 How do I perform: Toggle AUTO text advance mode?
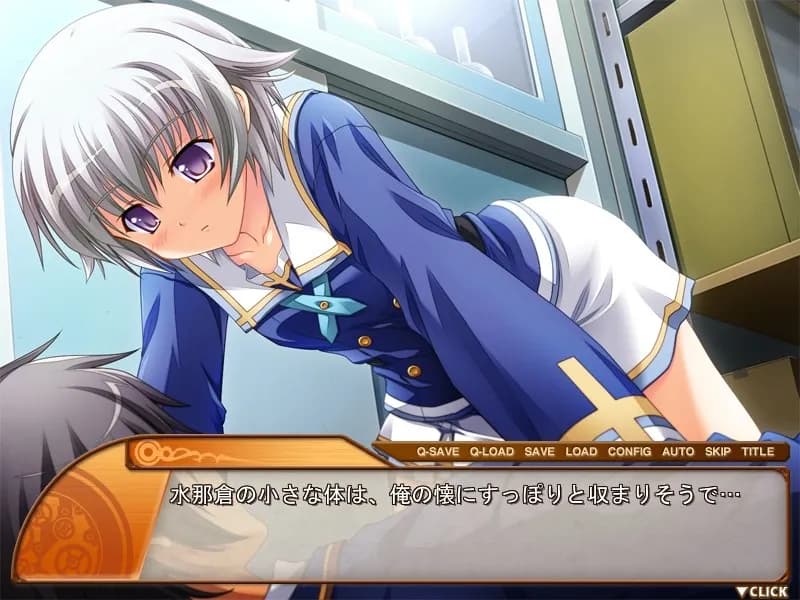point(678,452)
